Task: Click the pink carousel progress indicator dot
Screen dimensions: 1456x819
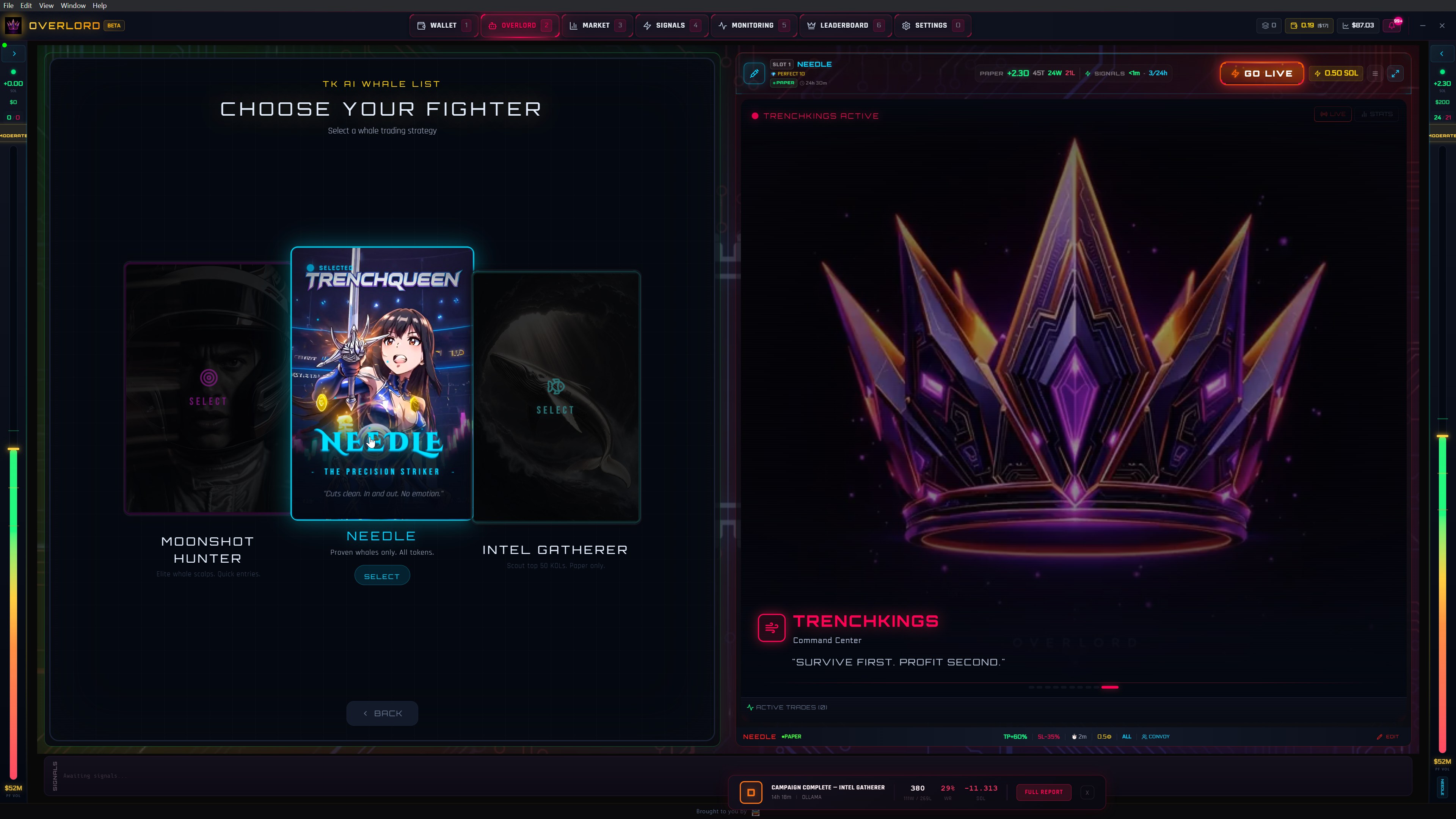Action: [1111, 688]
